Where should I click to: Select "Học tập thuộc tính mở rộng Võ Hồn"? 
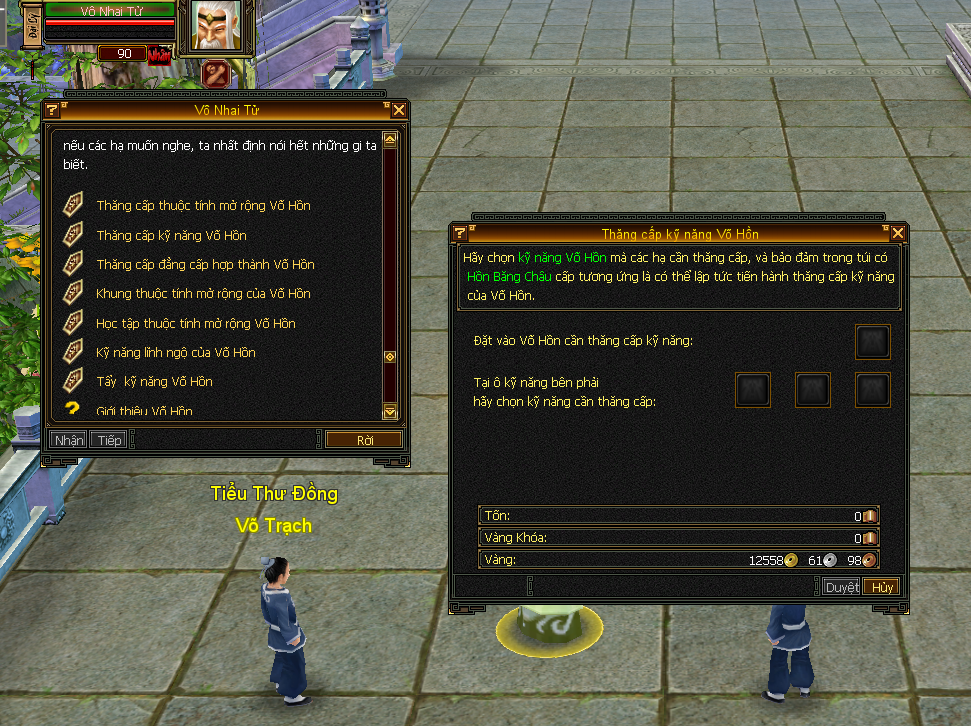[196, 324]
